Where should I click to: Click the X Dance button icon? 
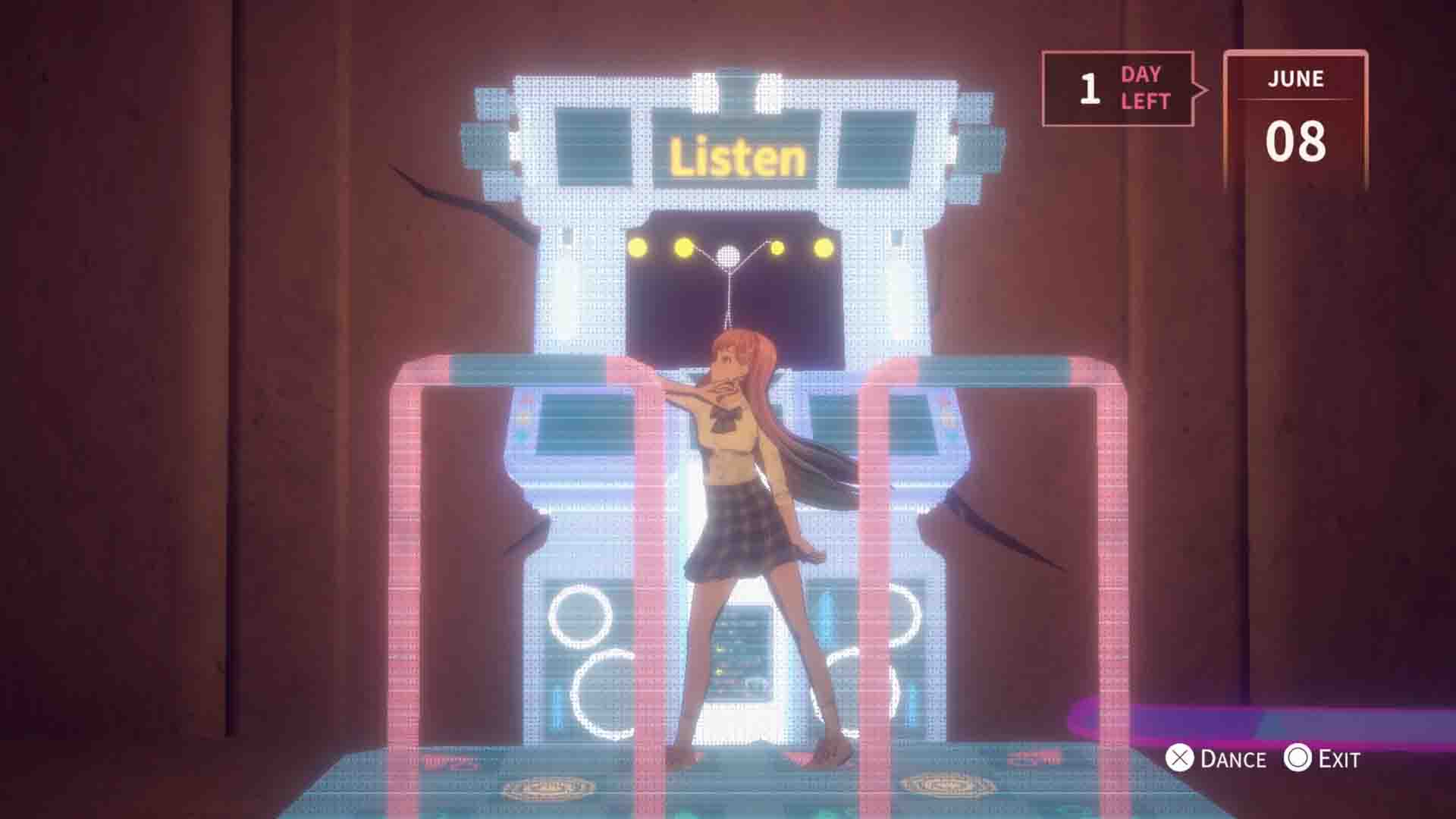(1181, 758)
